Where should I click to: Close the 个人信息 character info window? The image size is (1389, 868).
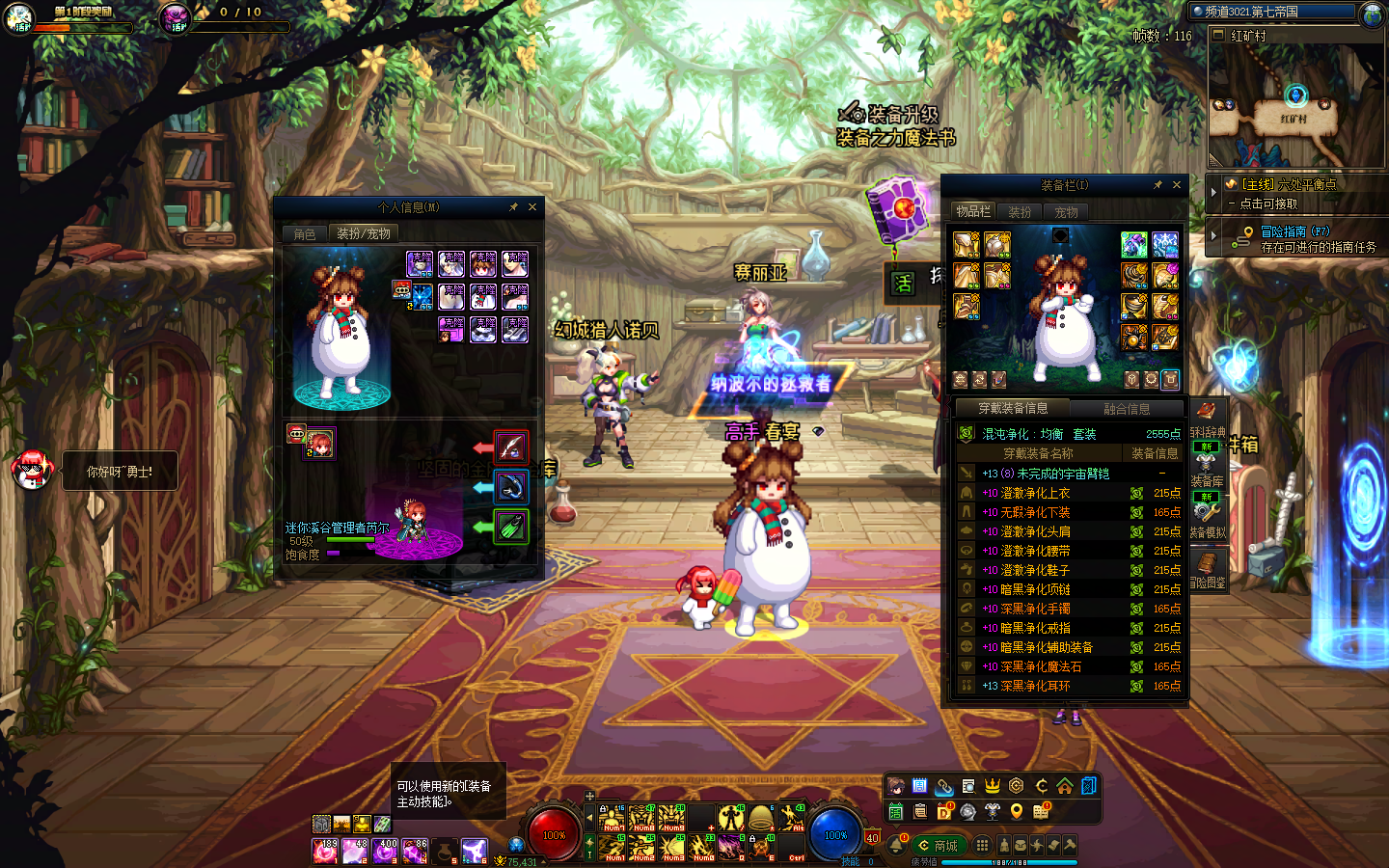pyautogui.click(x=531, y=207)
